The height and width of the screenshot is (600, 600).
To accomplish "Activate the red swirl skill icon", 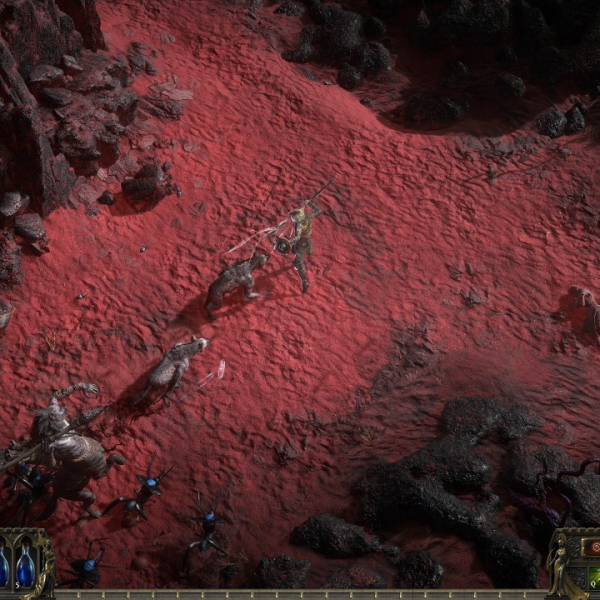I will [x=594, y=548].
